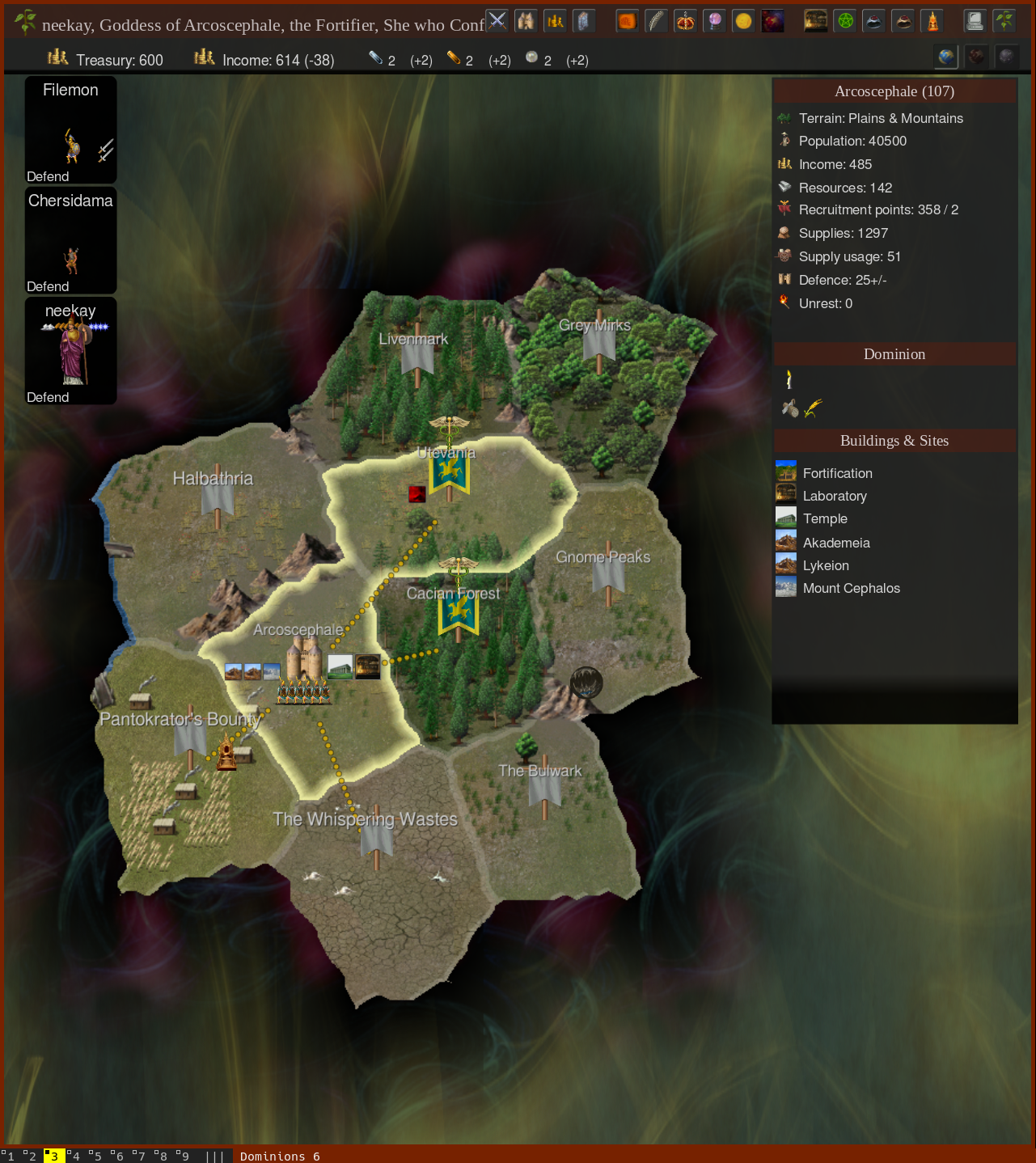Open messages with the quill icon

(x=656, y=22)
